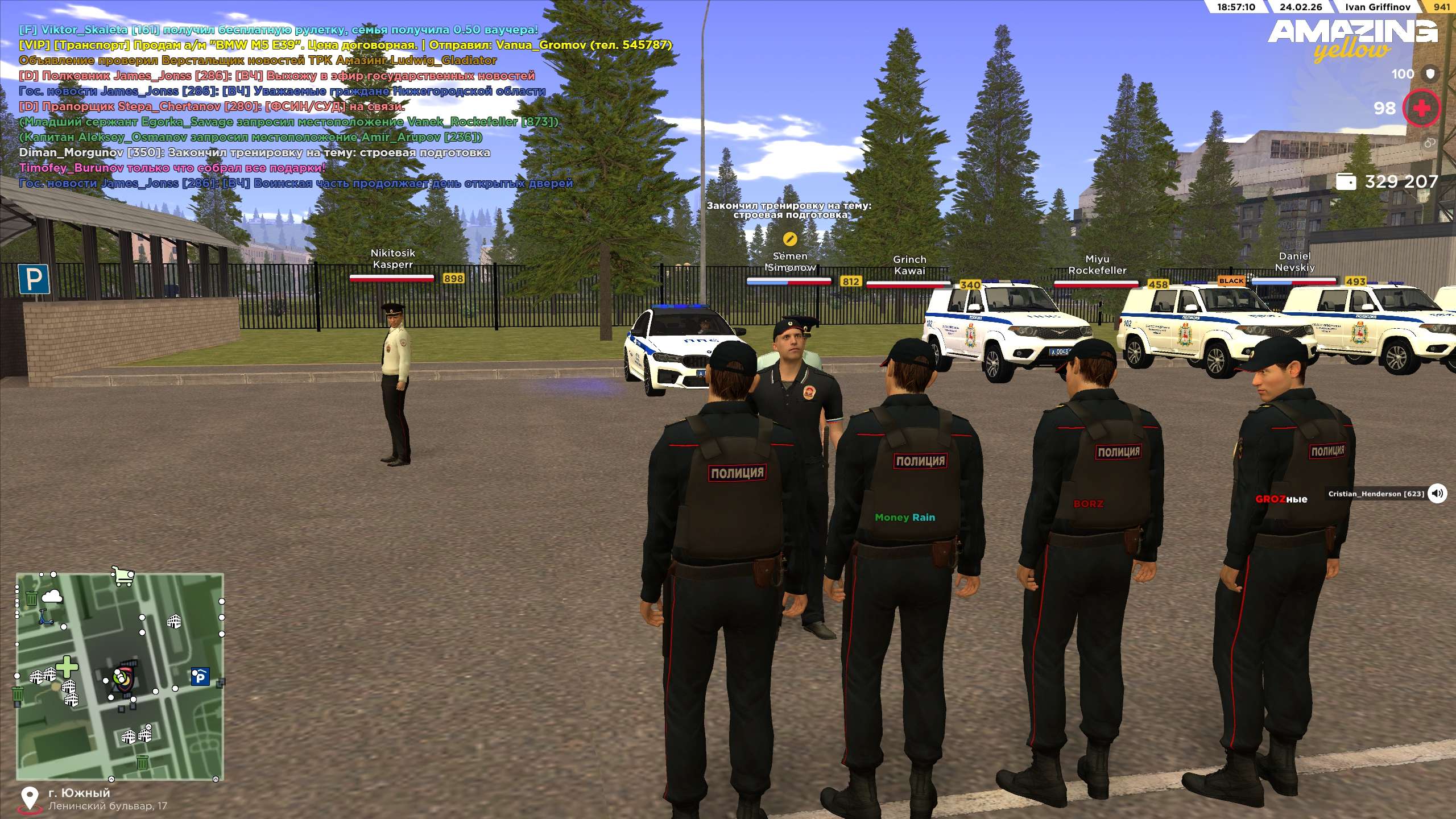This screenshot has height=819, width=1456.
Task: Toggle the speaker icon beside Cristian_Henderson
Action: coord(1437,493)
